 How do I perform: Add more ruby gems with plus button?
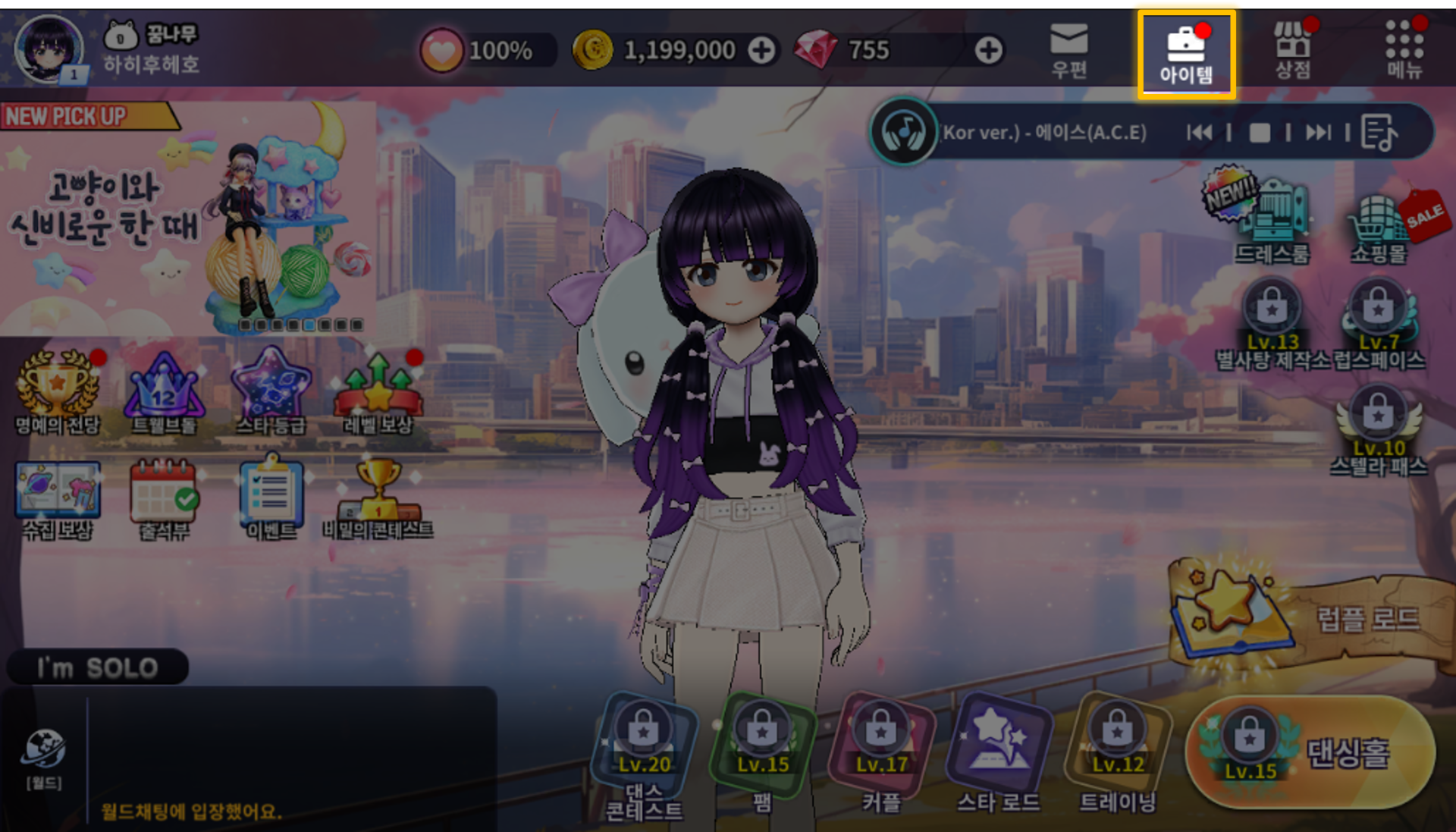click(988, 51)
